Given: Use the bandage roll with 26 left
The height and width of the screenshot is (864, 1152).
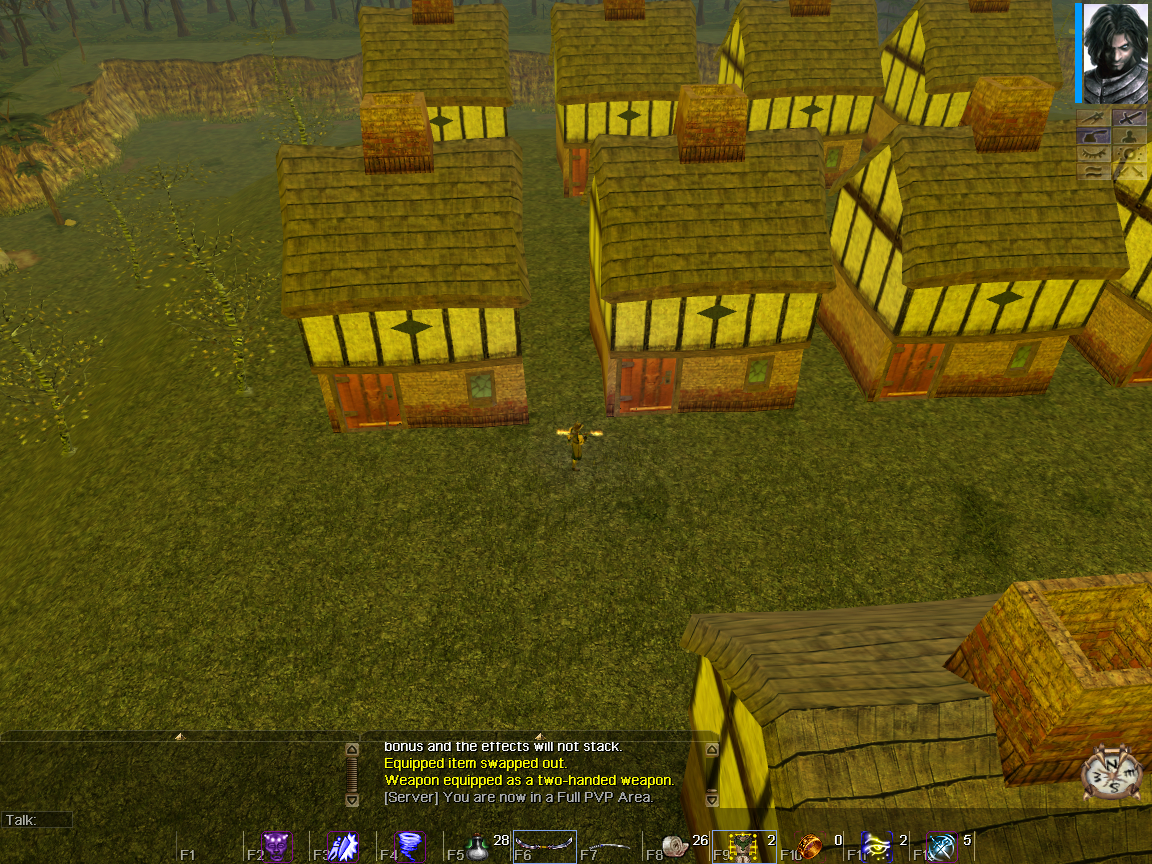Looking at the screenshot, I should point(677,847).
